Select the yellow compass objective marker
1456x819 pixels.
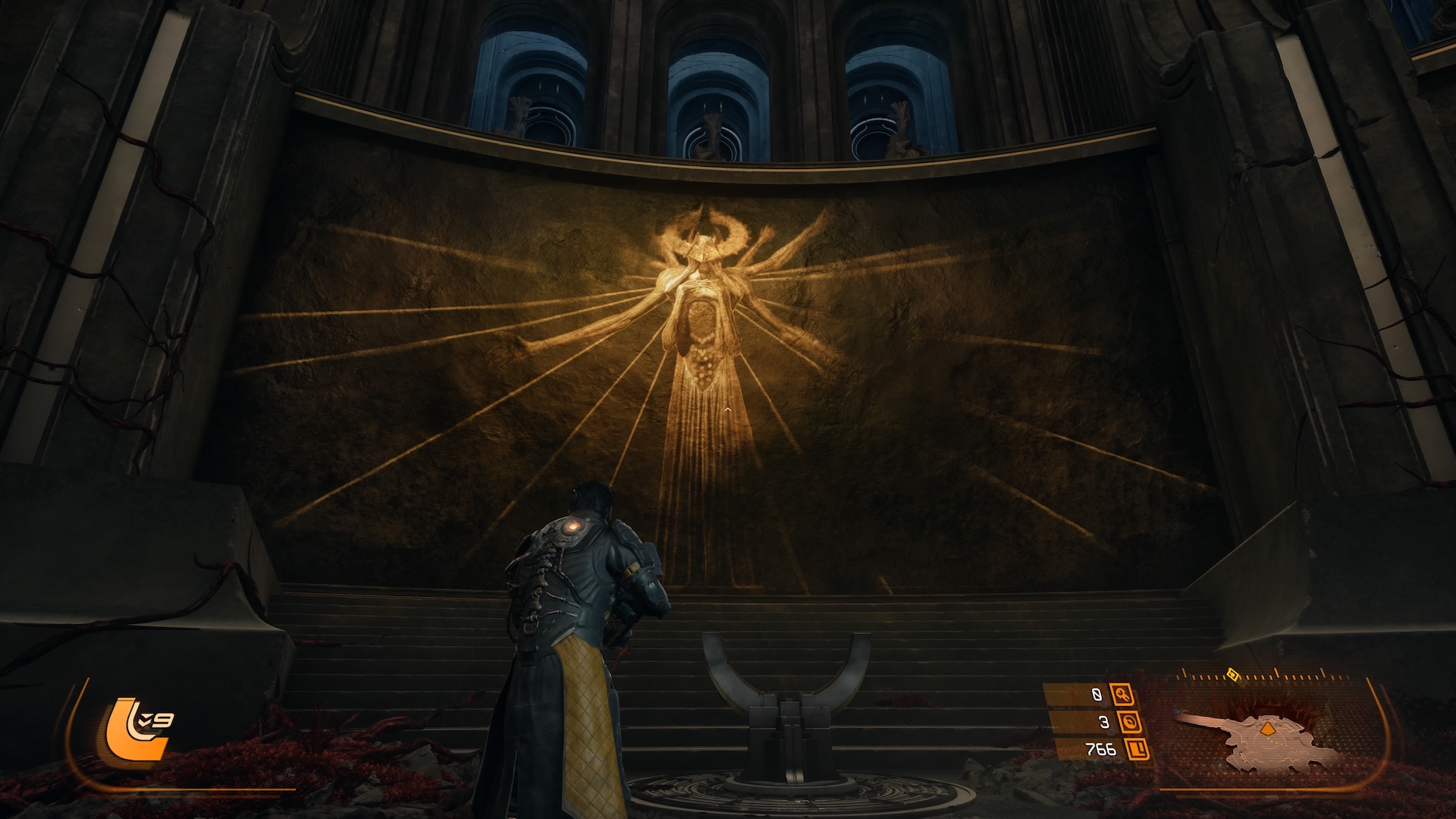pyautogui.click(x=1232, y=673)
